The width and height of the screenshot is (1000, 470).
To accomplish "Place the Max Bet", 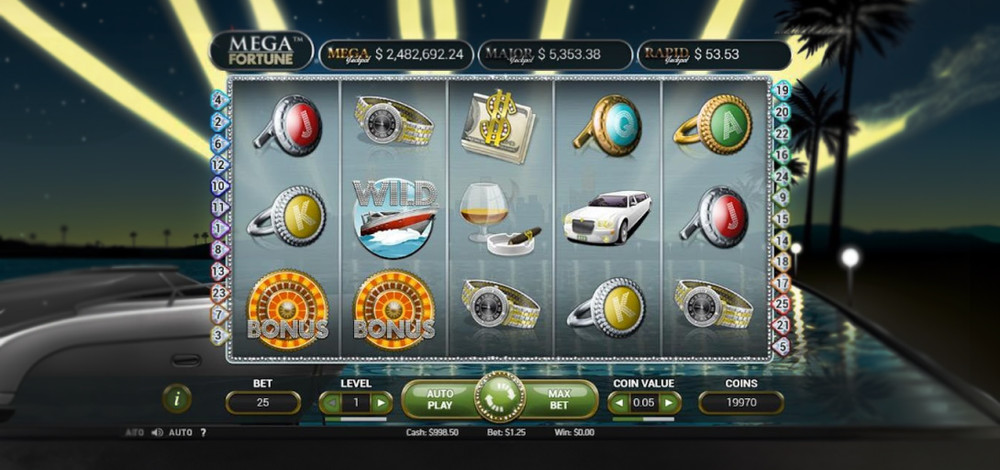I will coord(560,400).
